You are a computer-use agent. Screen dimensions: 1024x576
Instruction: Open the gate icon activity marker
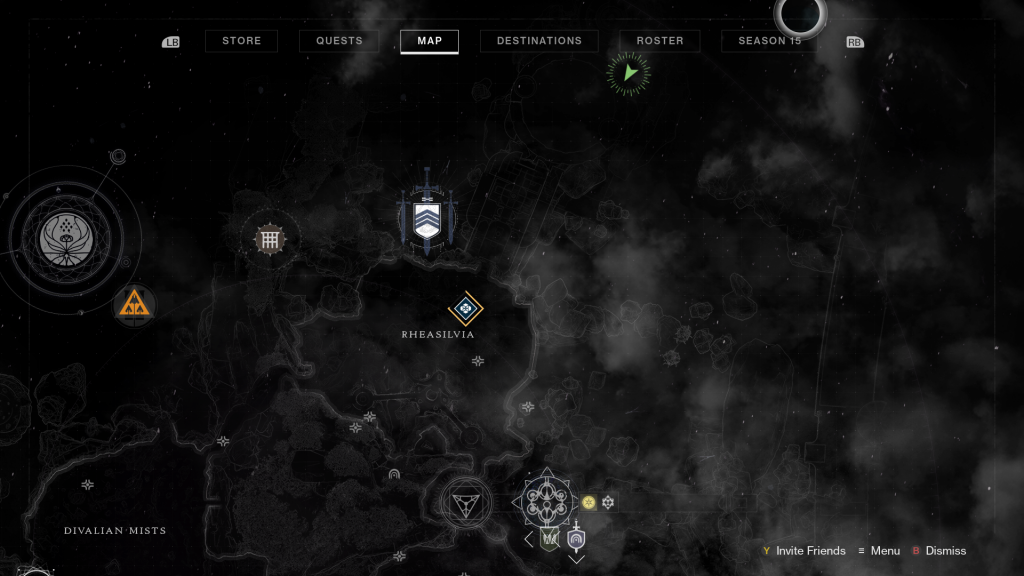pyautogui.click(x=269, y=238)
